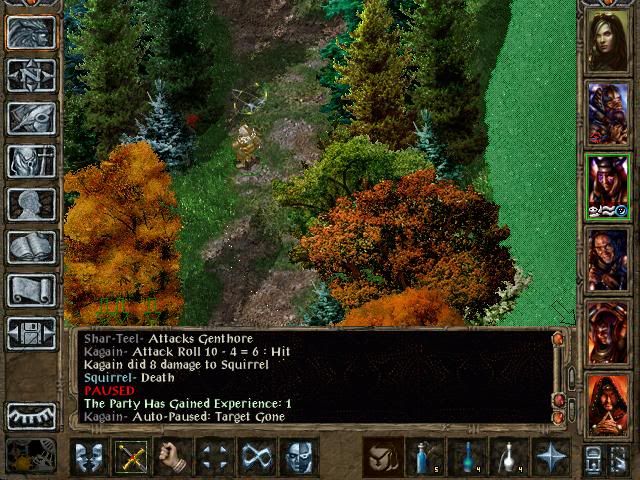Select the crossed swords weapon slot
Viewport: 640px width, 480px height.
[131, 457]
